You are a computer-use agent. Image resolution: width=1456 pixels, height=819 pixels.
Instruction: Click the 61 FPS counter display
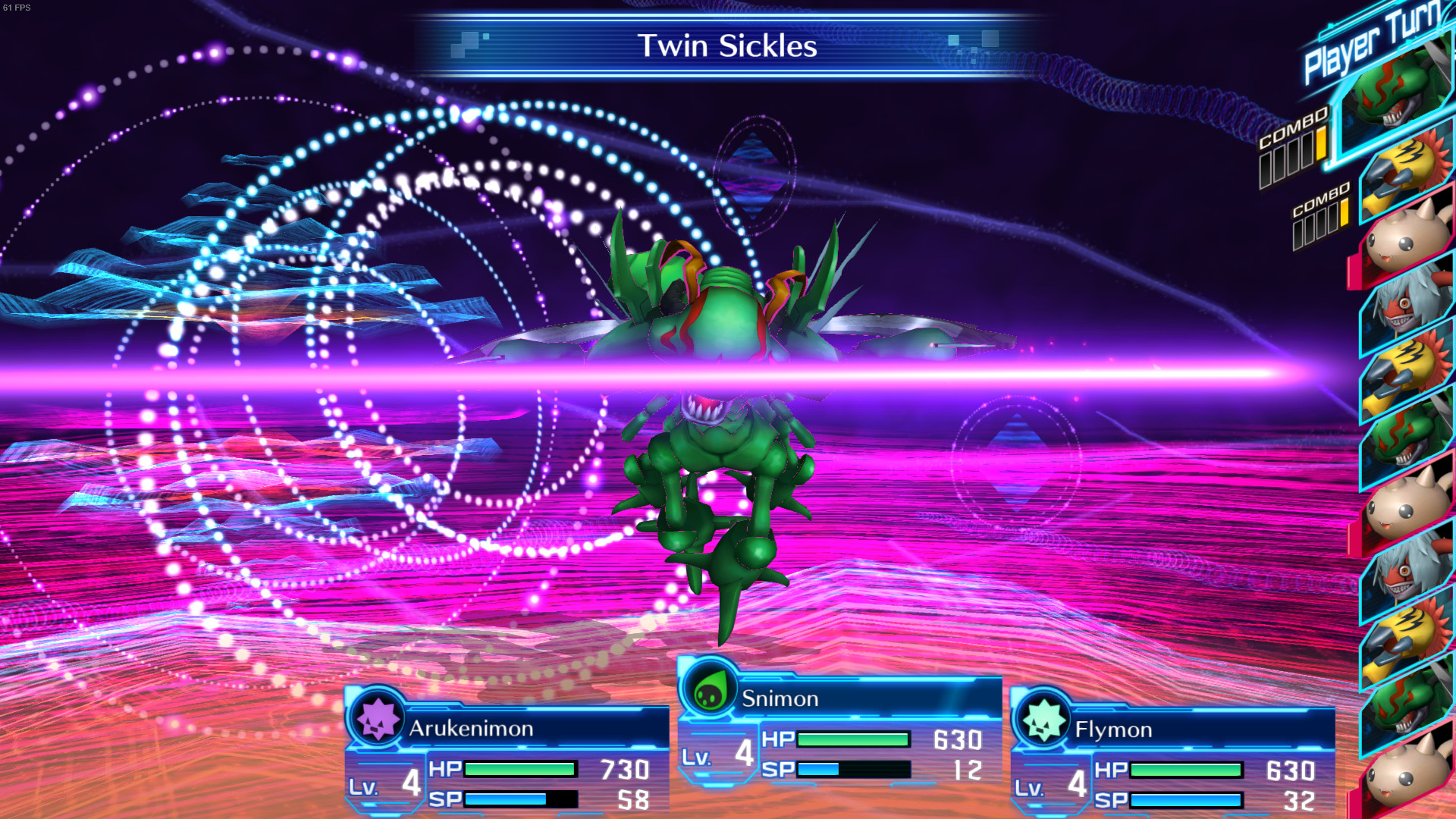(x=17, y=6)
